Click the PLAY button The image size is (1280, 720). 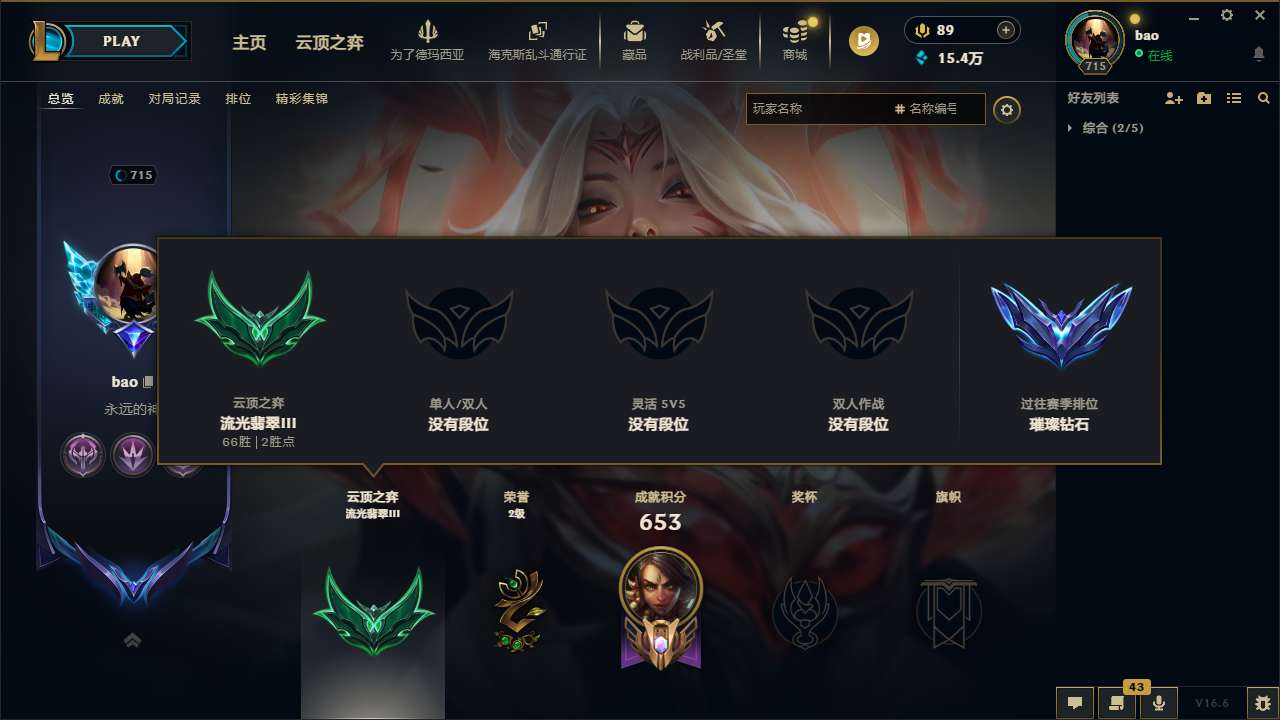pyautogui.click(x=122, y=41)
